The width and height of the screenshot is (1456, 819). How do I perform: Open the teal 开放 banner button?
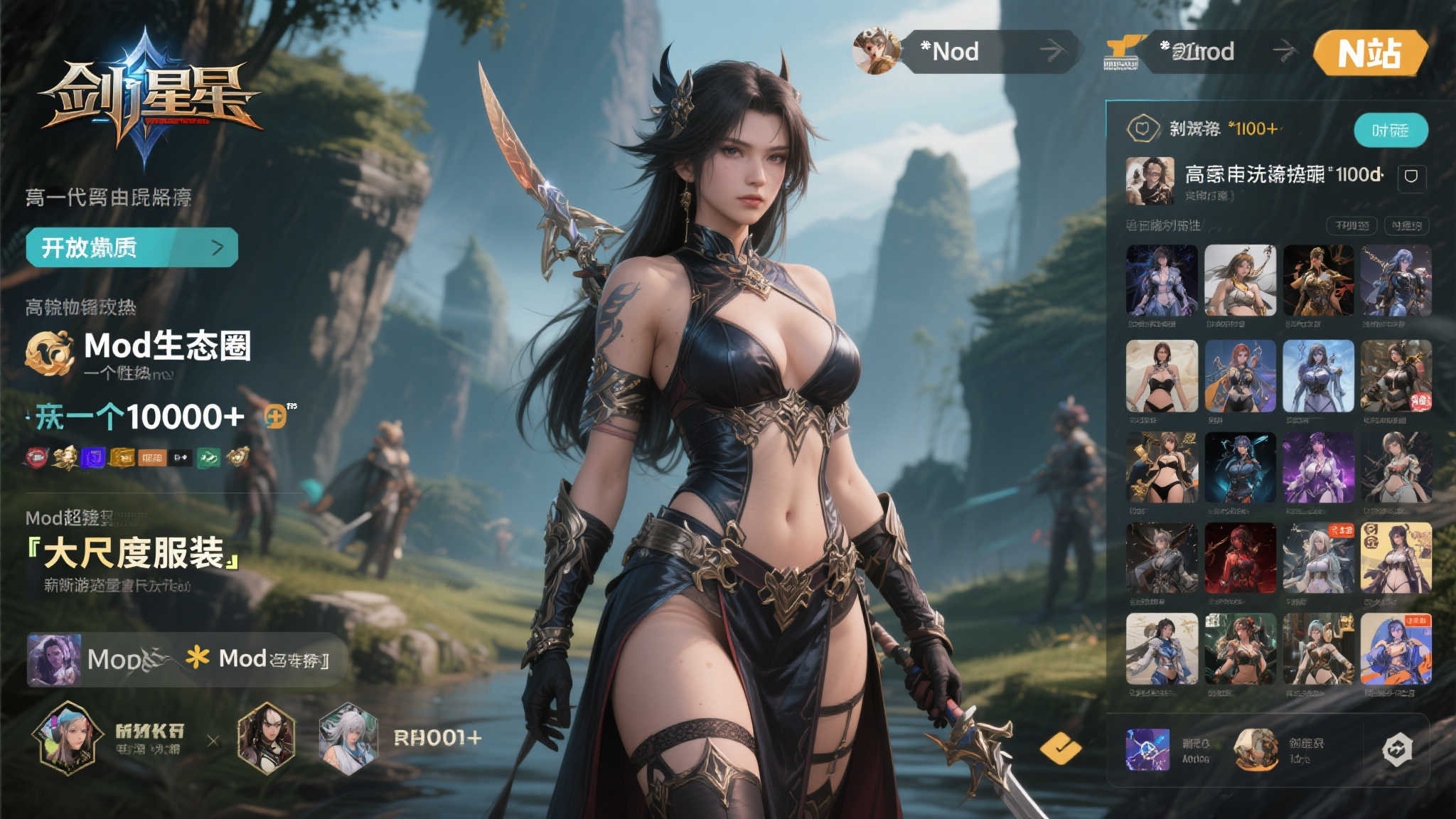coord(132,247)
